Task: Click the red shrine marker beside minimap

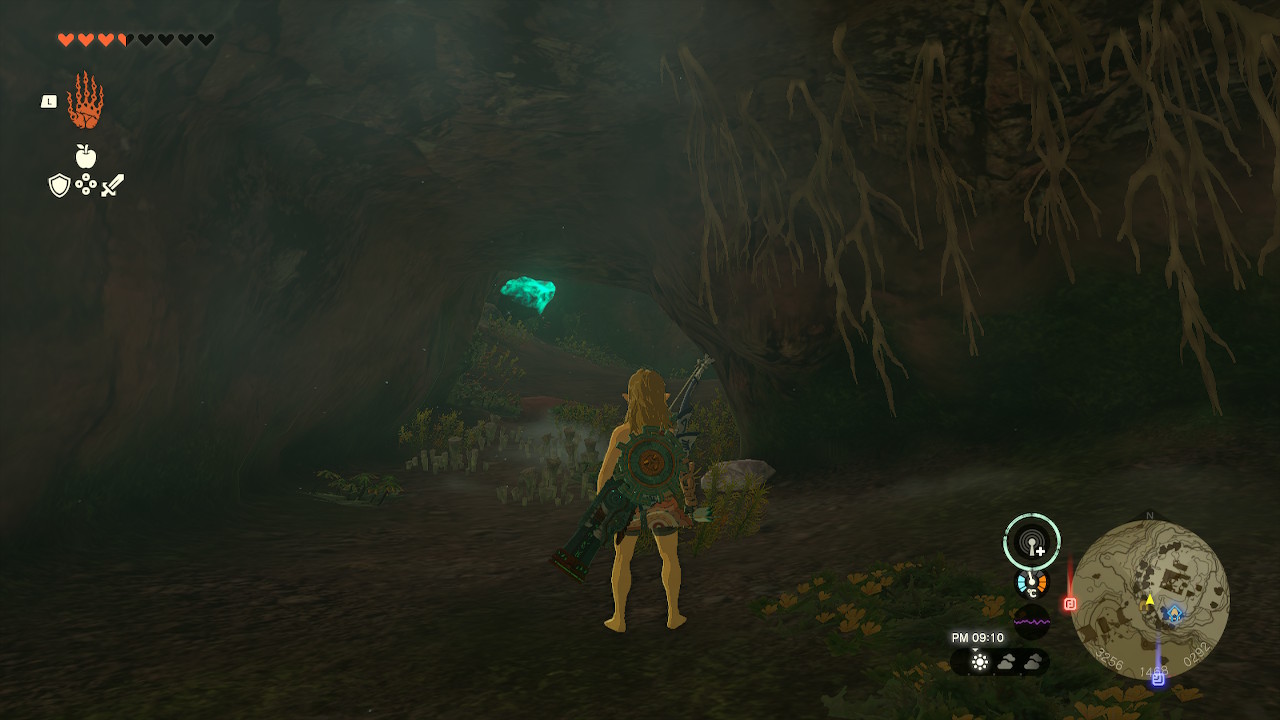Action: tap(1070, 604)
